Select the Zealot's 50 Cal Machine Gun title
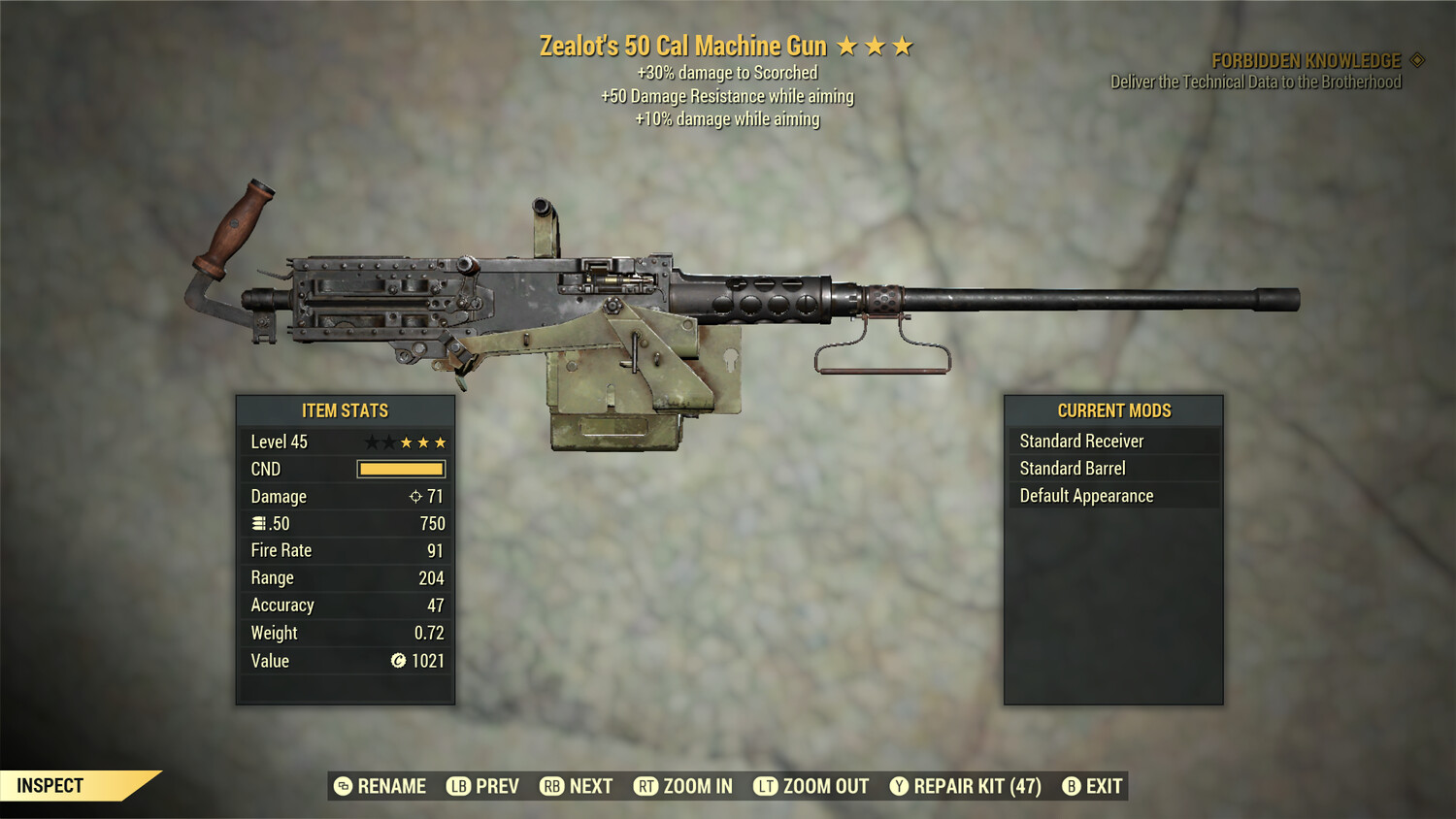The width and height of the screenshot is (1456, 819). click(x=681, y=45)
